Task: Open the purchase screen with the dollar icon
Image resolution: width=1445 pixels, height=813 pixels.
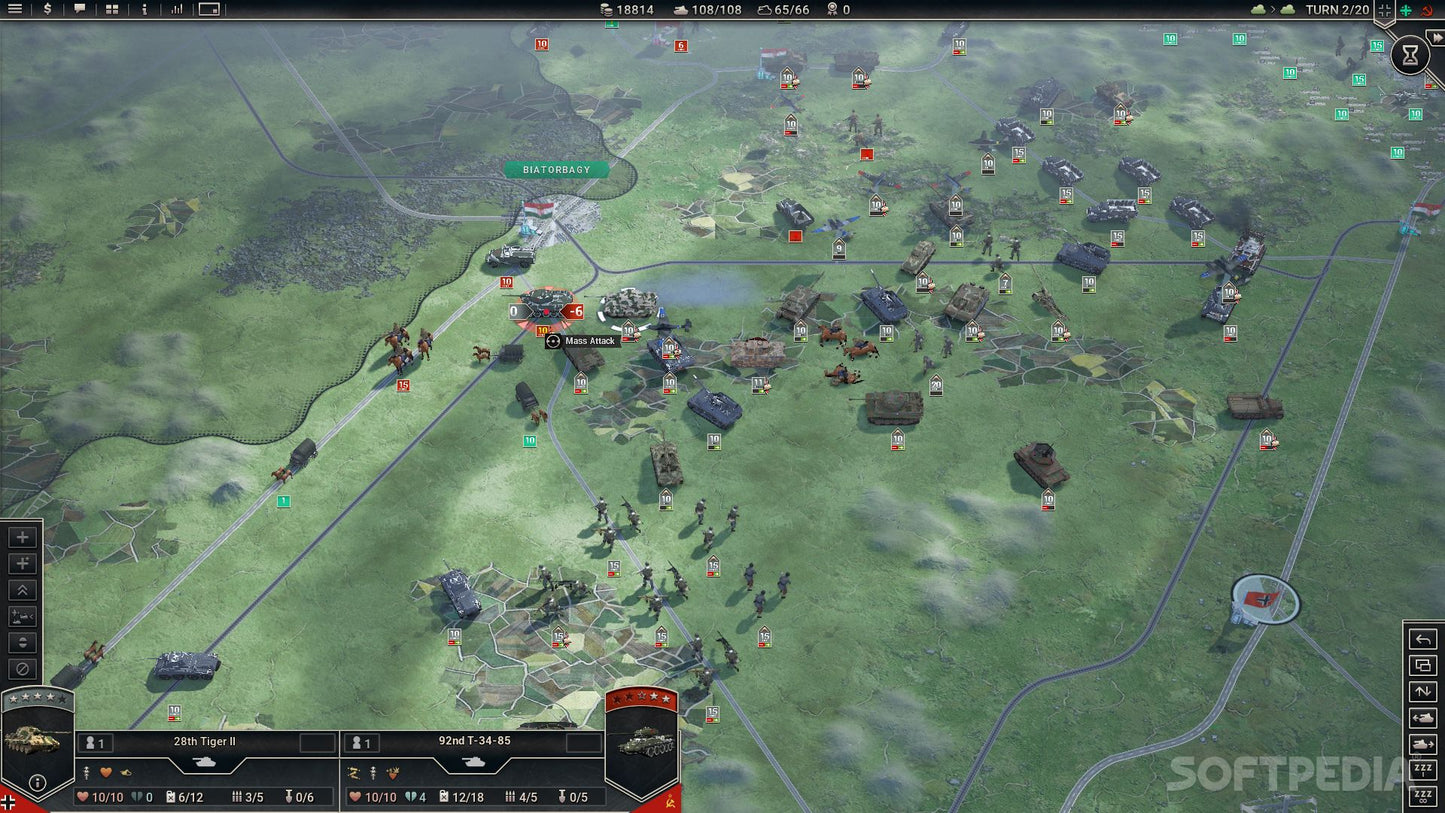Action: (46, 9)
